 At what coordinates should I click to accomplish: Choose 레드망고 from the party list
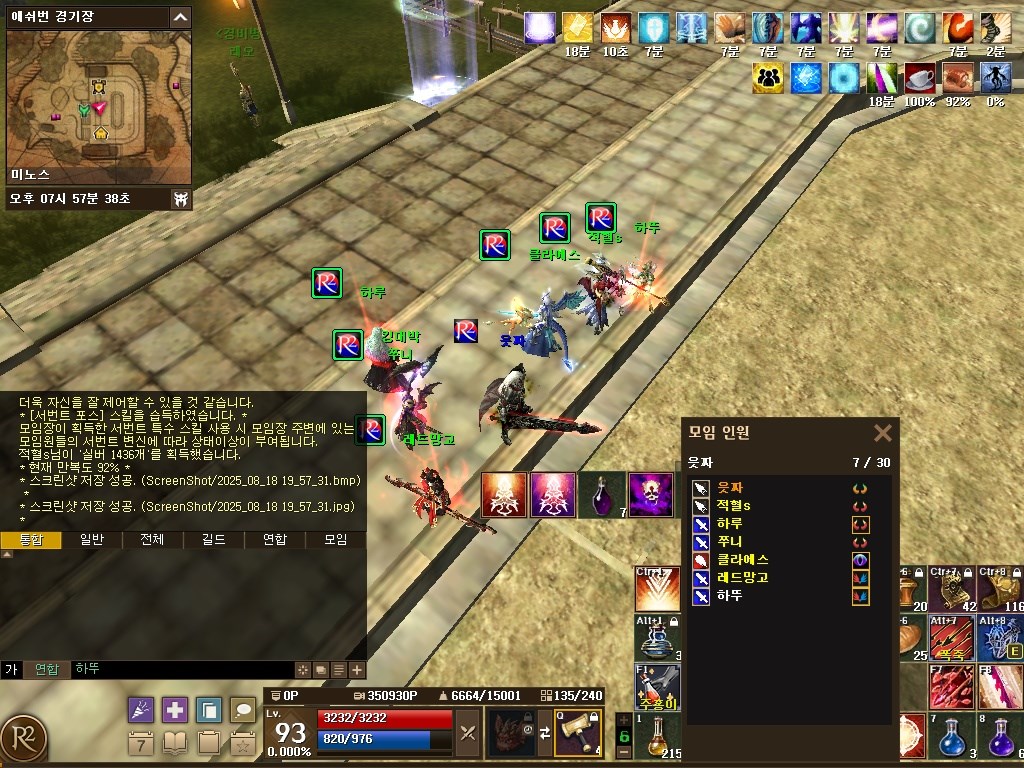pyautogui.click(x=743, y=578)
